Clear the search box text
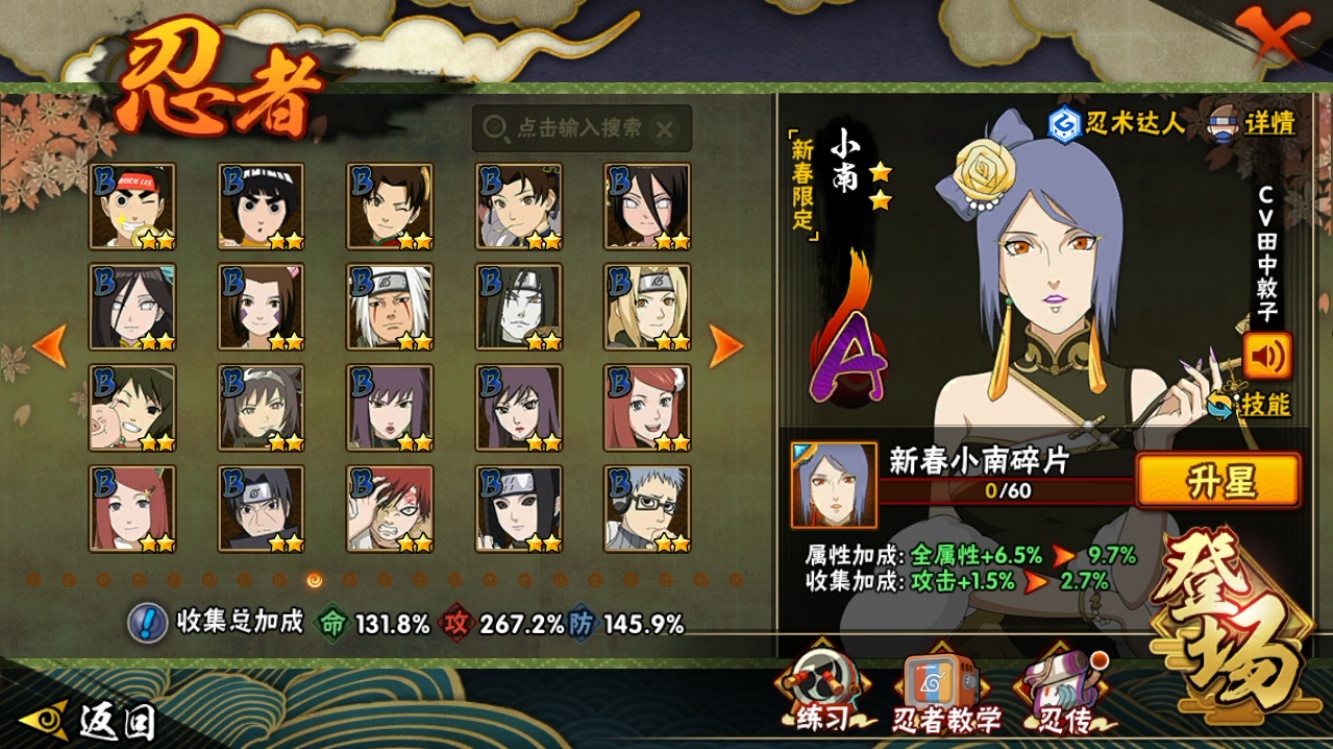Screen dimensions: 1333x749 click(x=665, y=129)
